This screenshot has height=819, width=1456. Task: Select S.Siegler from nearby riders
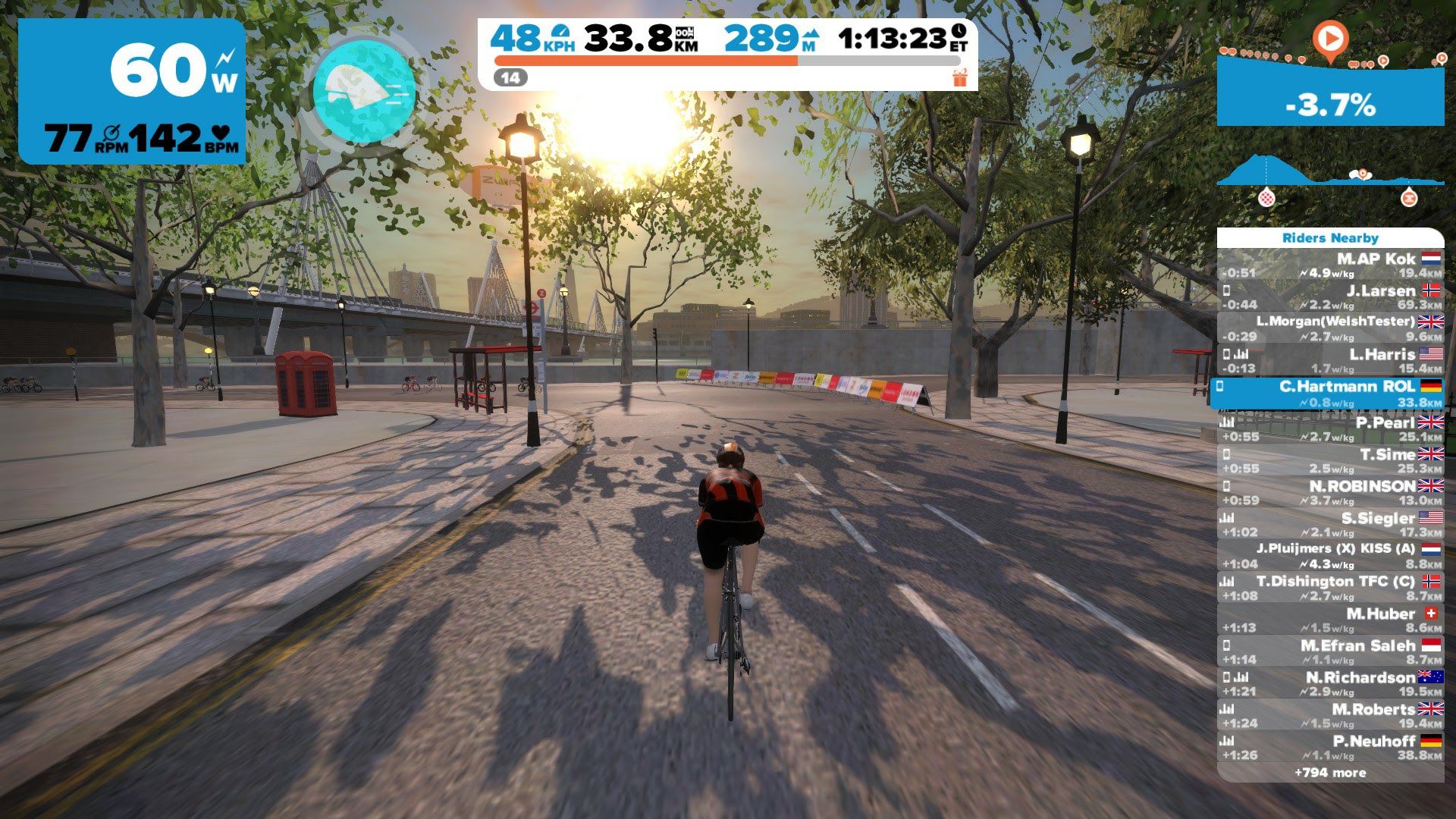(1330, 525)
